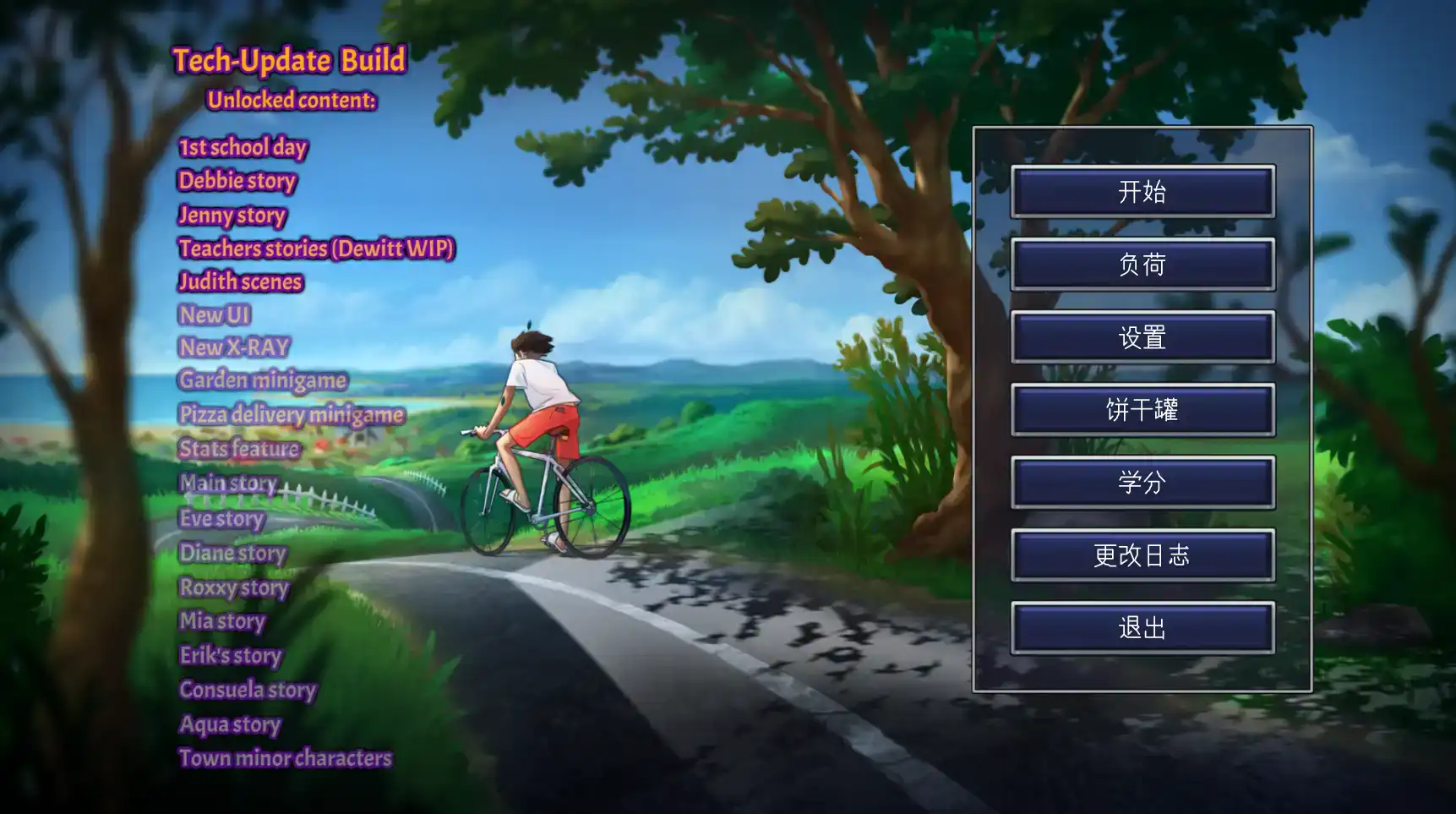
Task: Open the 更改日志 (Changelog) panel
Action: point(1142,555)
